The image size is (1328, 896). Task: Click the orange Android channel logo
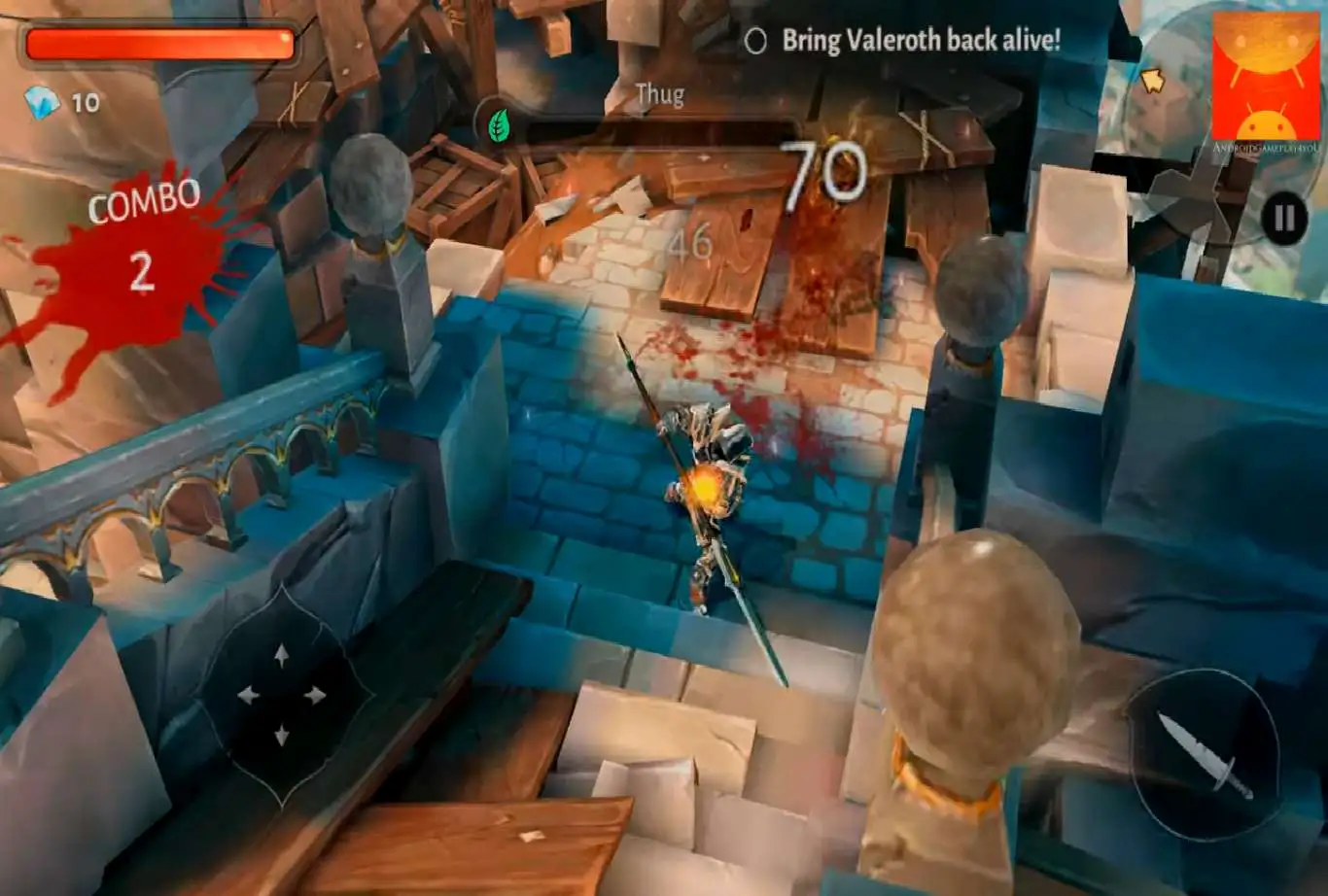click(1266, 82)
